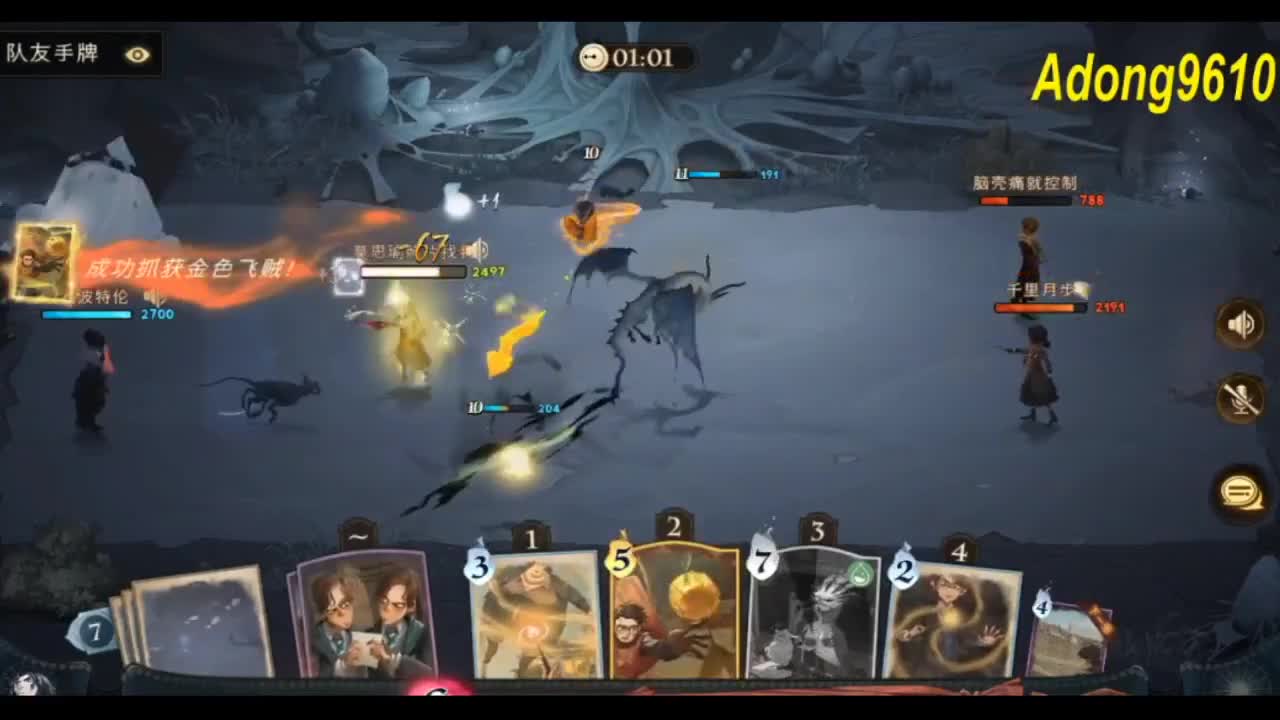Toggle the glowing frame indicator near 慕思瑞
The image size is (1280, 720).
(x=347, y=273)
